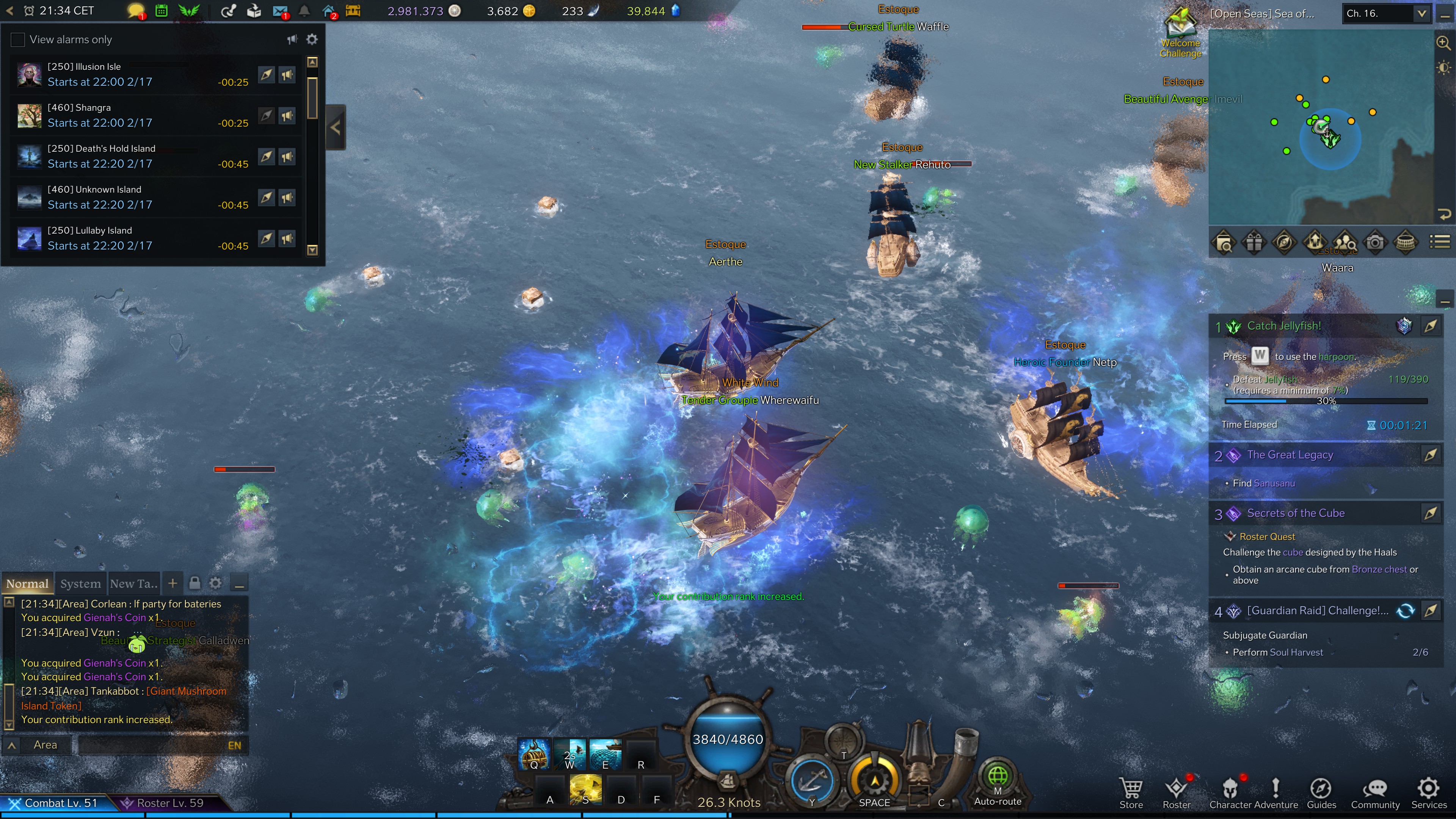This screenshot has width=1456, height=819.
Task: Zoom in the minimap with the magnifier
Action: click(1443, 42)
